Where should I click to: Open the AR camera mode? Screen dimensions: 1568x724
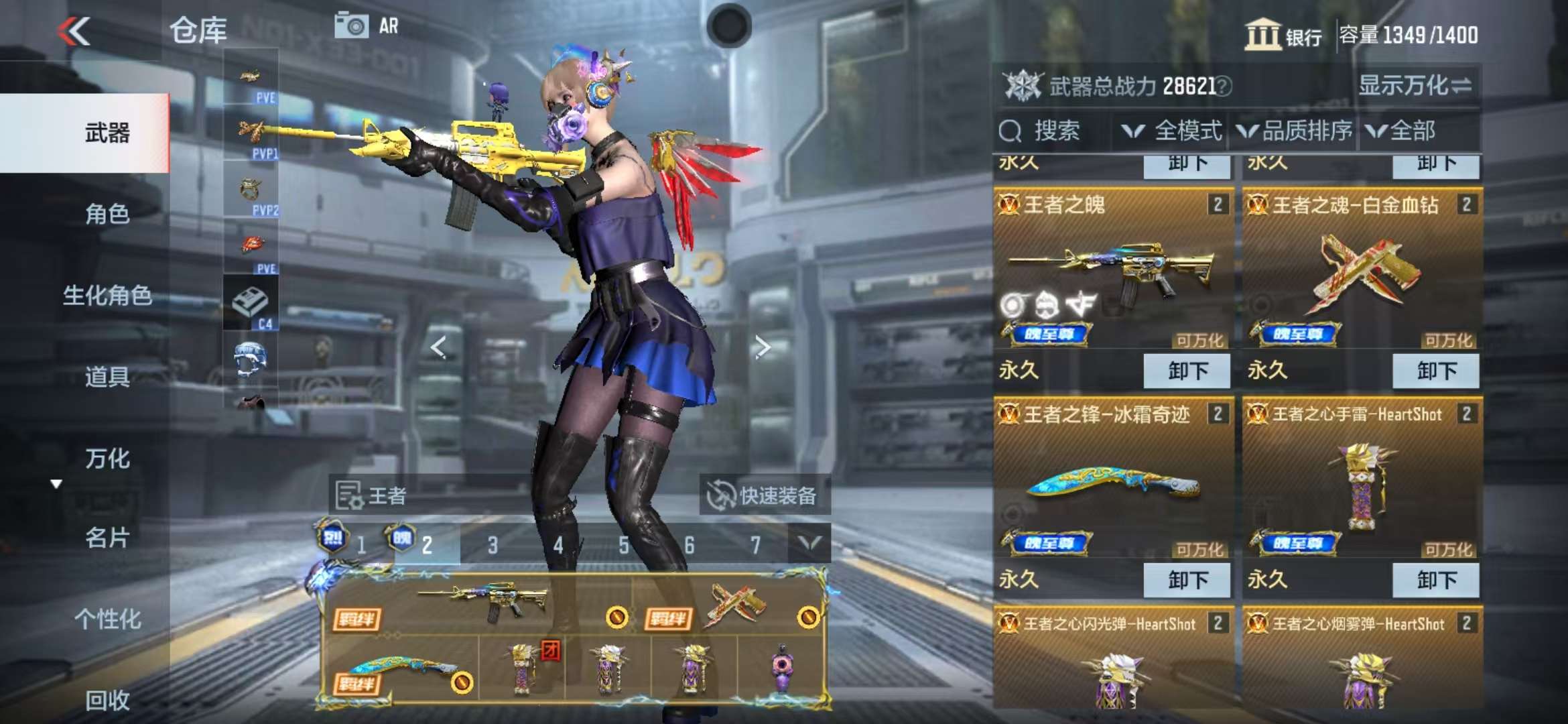point(366,26)
